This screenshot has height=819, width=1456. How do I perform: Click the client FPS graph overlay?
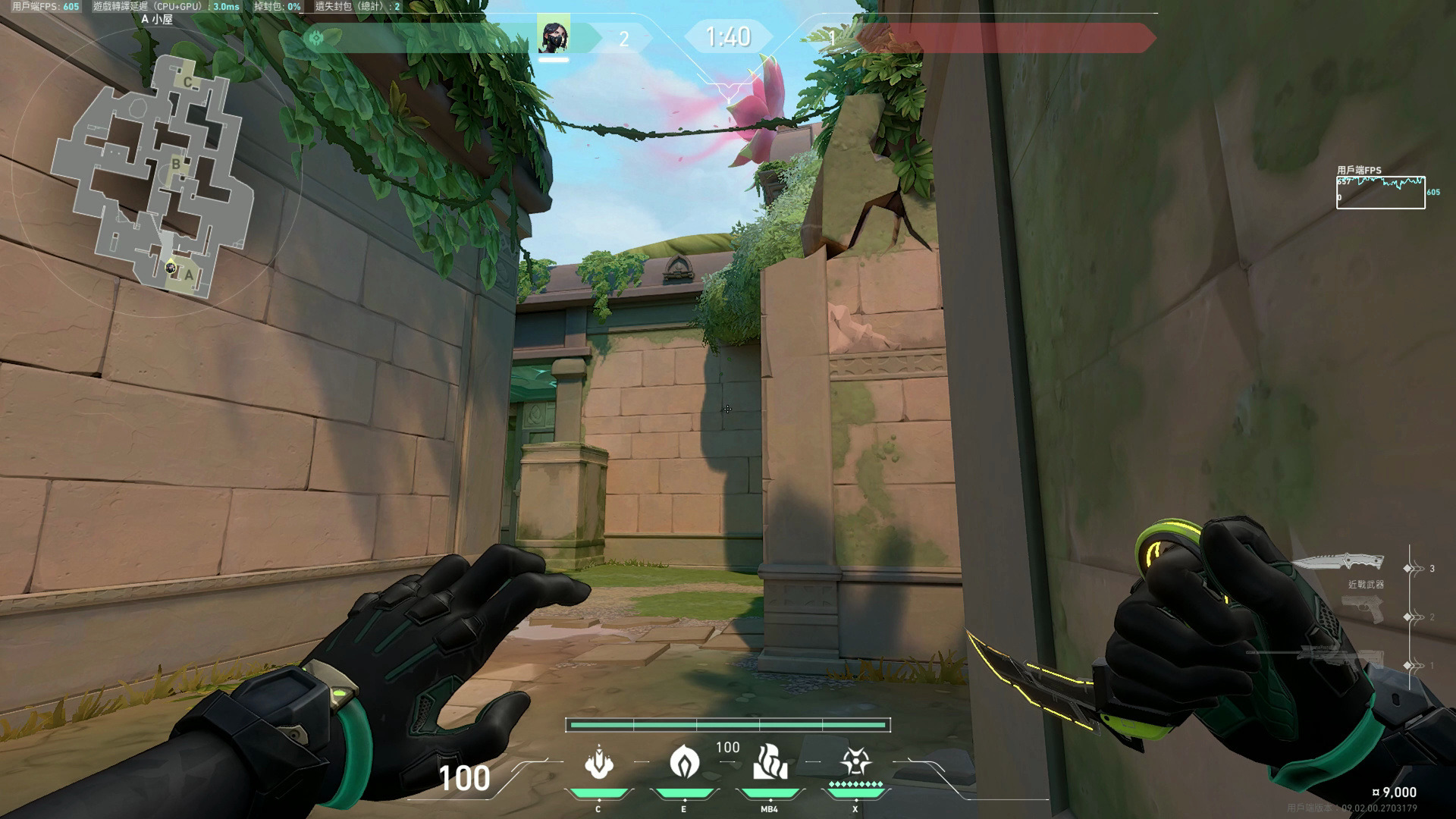(x=1380, y=193)
